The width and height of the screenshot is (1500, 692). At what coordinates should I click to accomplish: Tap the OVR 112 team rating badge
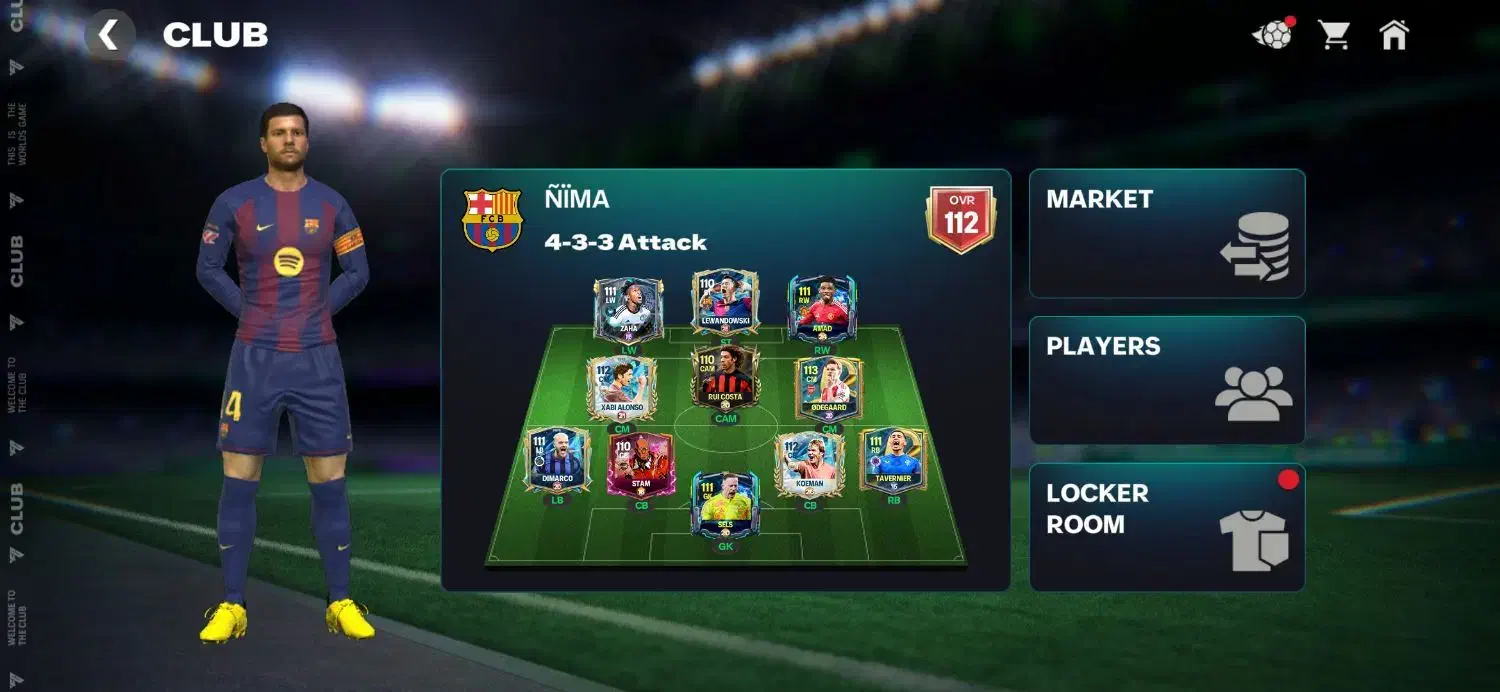961,218
